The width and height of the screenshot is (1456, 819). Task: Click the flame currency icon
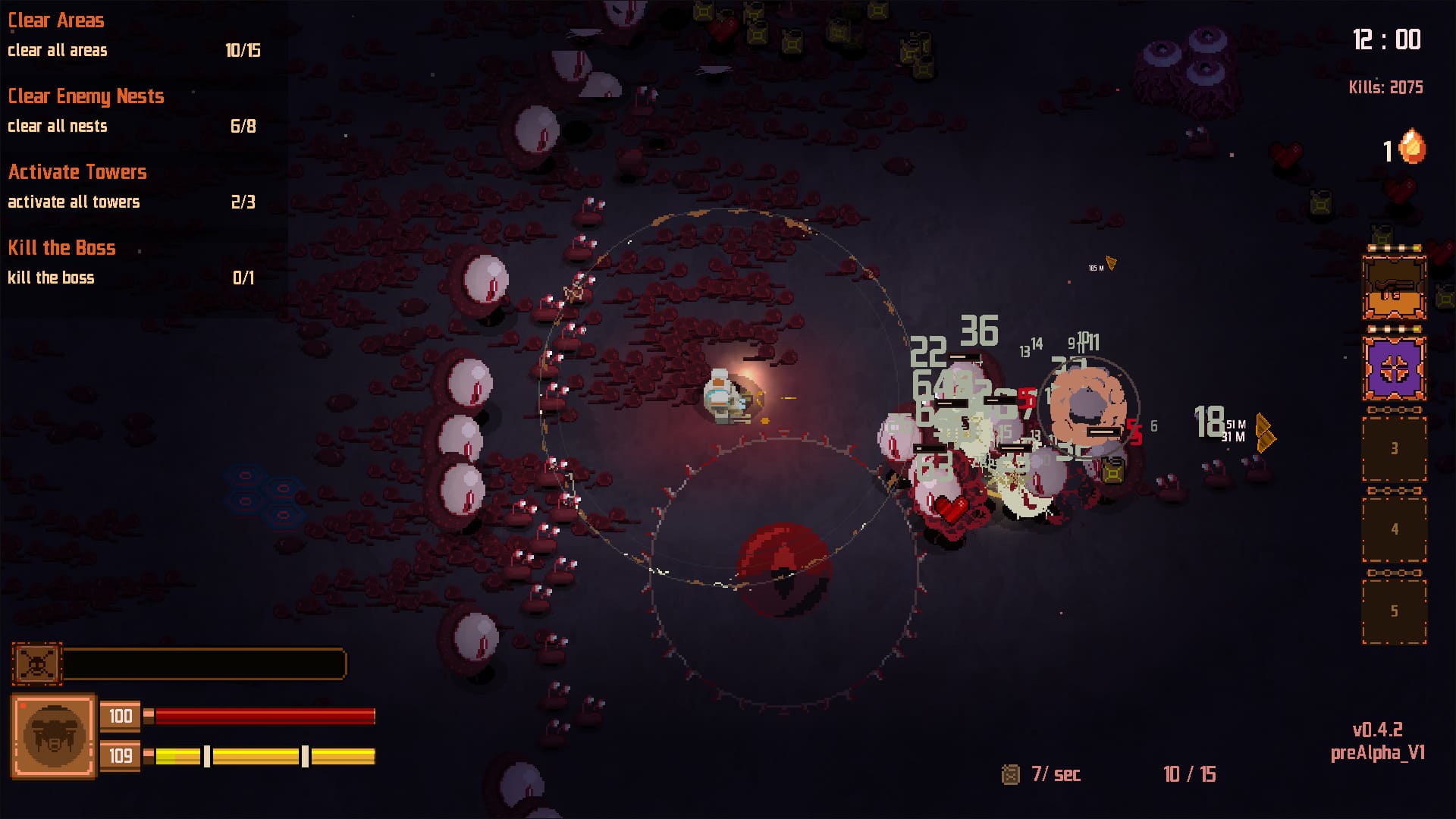pyautogui.click(x=1411, y=147)
